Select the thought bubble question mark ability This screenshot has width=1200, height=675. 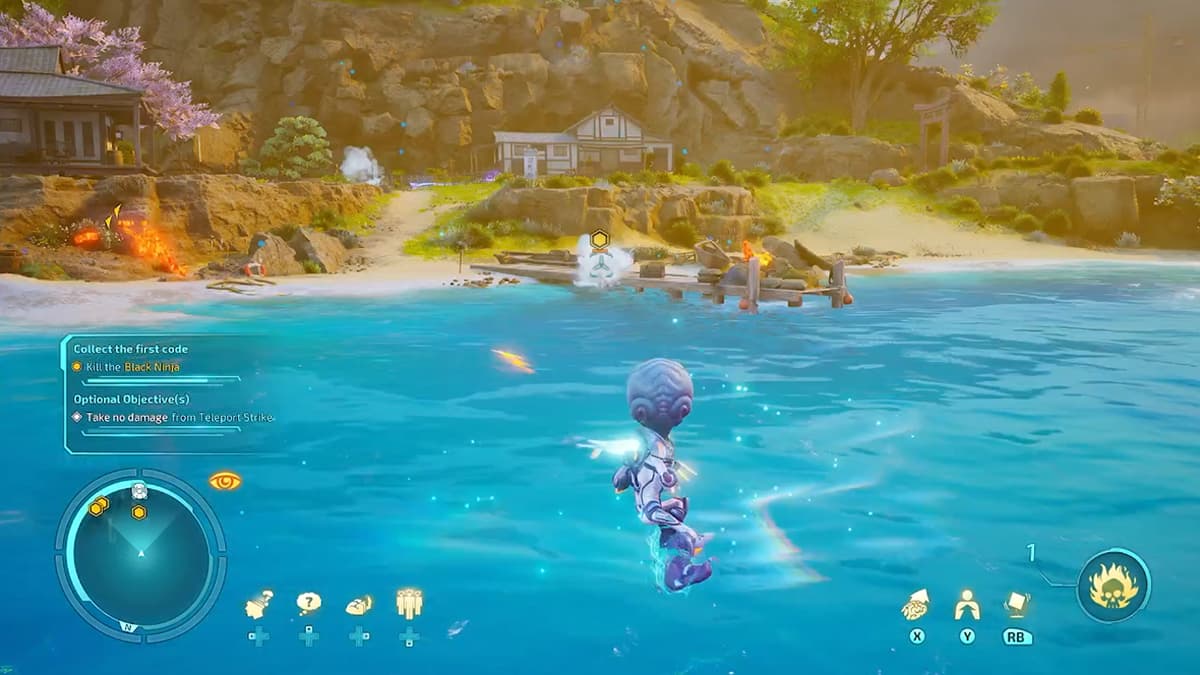point(309,603)
